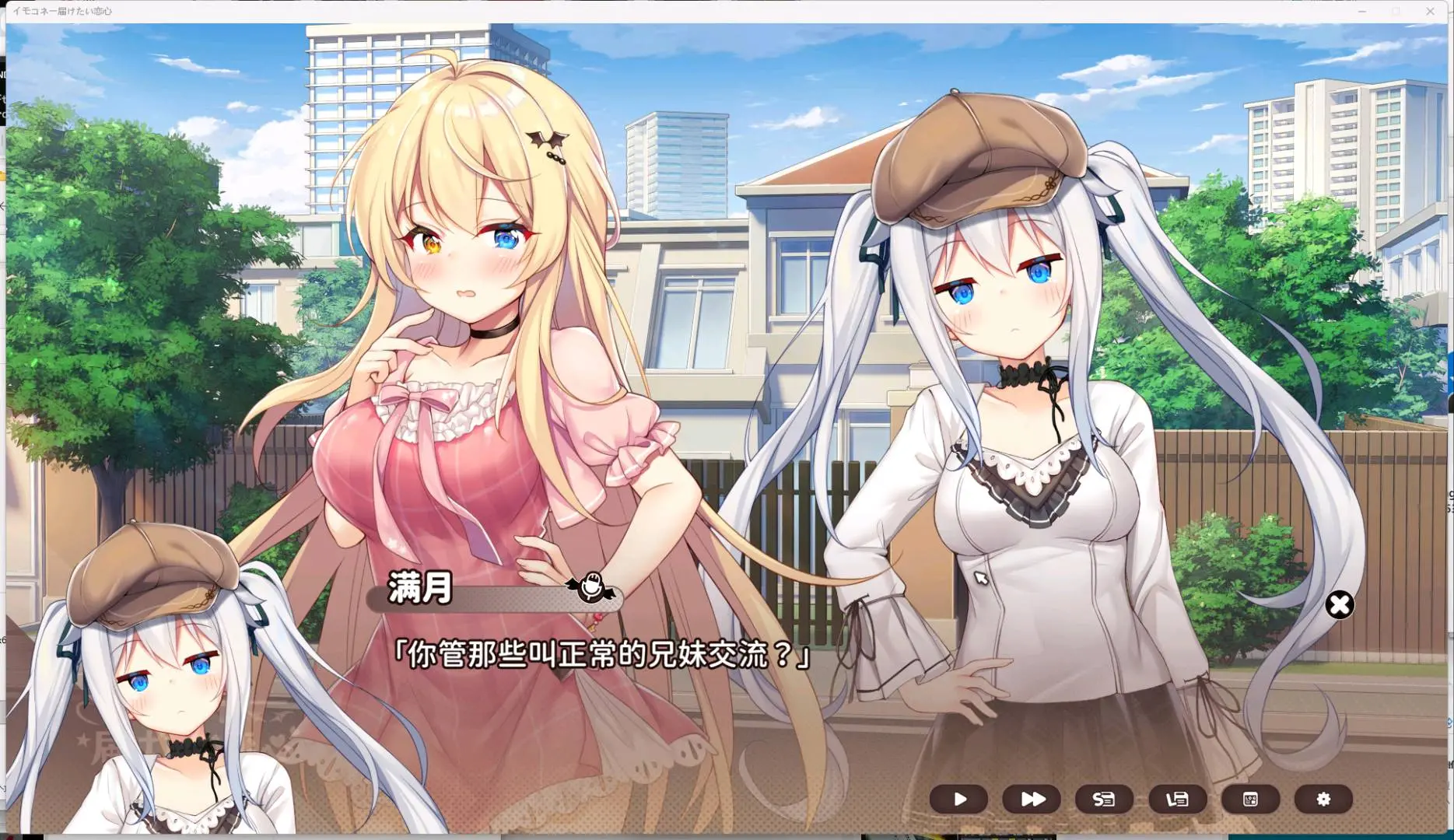Image resolution: width=1454 pixels, height=840 pixels.
Task: Restore the window with the maximize button
Action: click(1395, 11)
